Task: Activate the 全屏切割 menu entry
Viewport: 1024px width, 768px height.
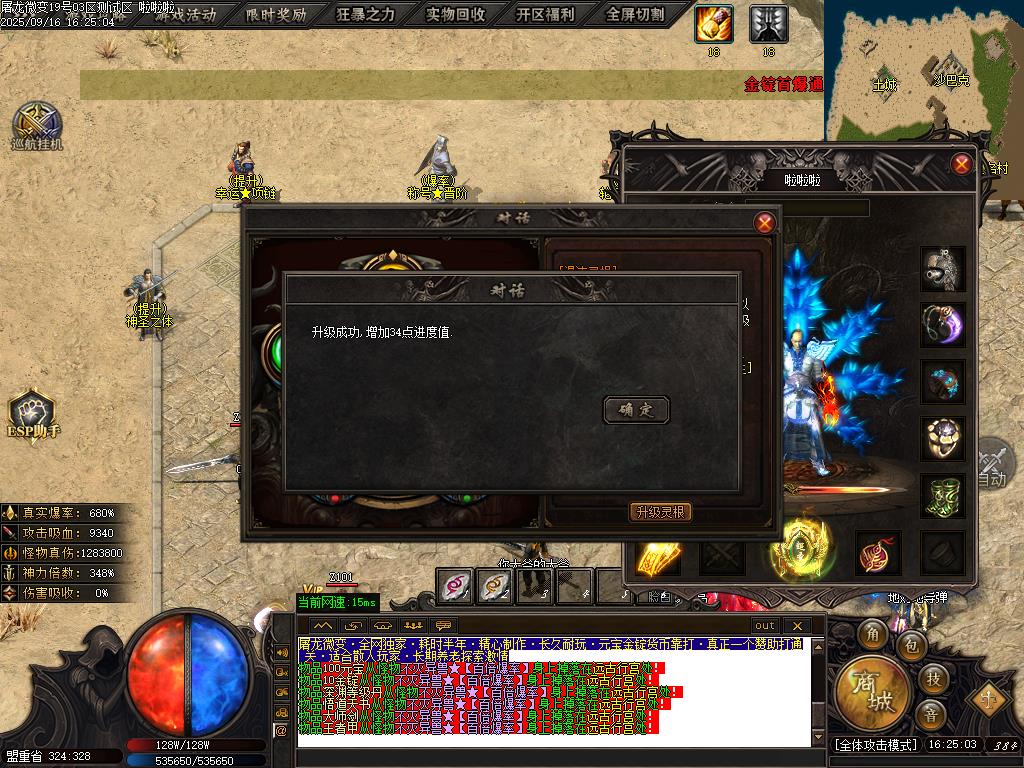Action: point(635,15)
